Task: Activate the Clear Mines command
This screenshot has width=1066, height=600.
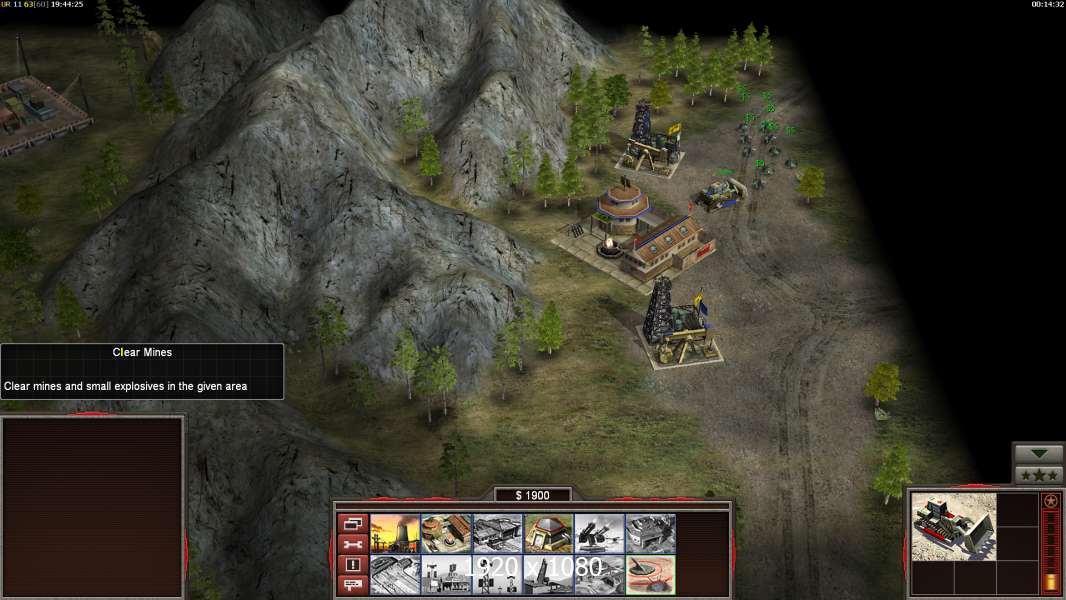Action: point(651,575)
